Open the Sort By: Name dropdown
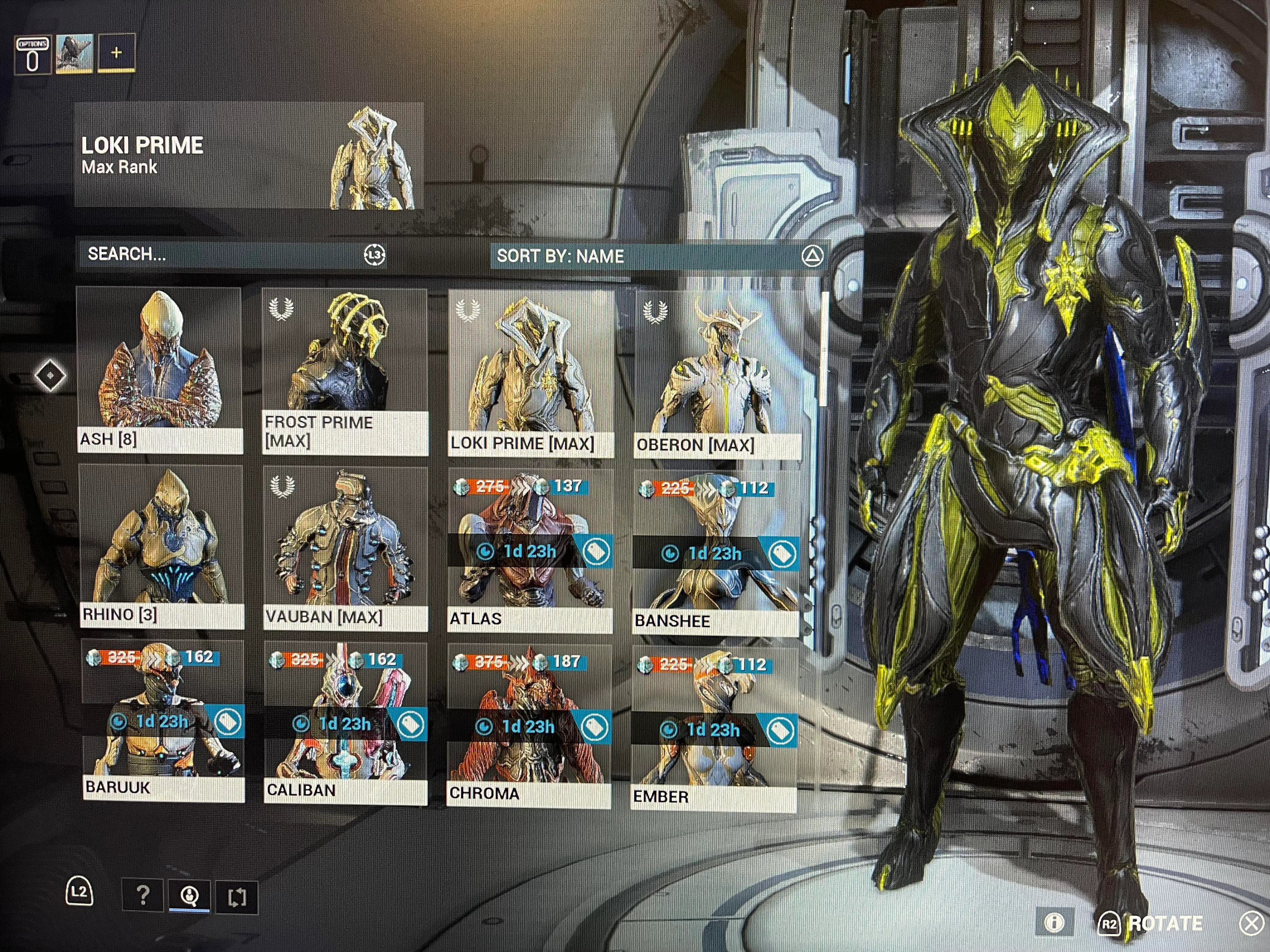This screenshot has width=1270, height=952. [657, 256]
